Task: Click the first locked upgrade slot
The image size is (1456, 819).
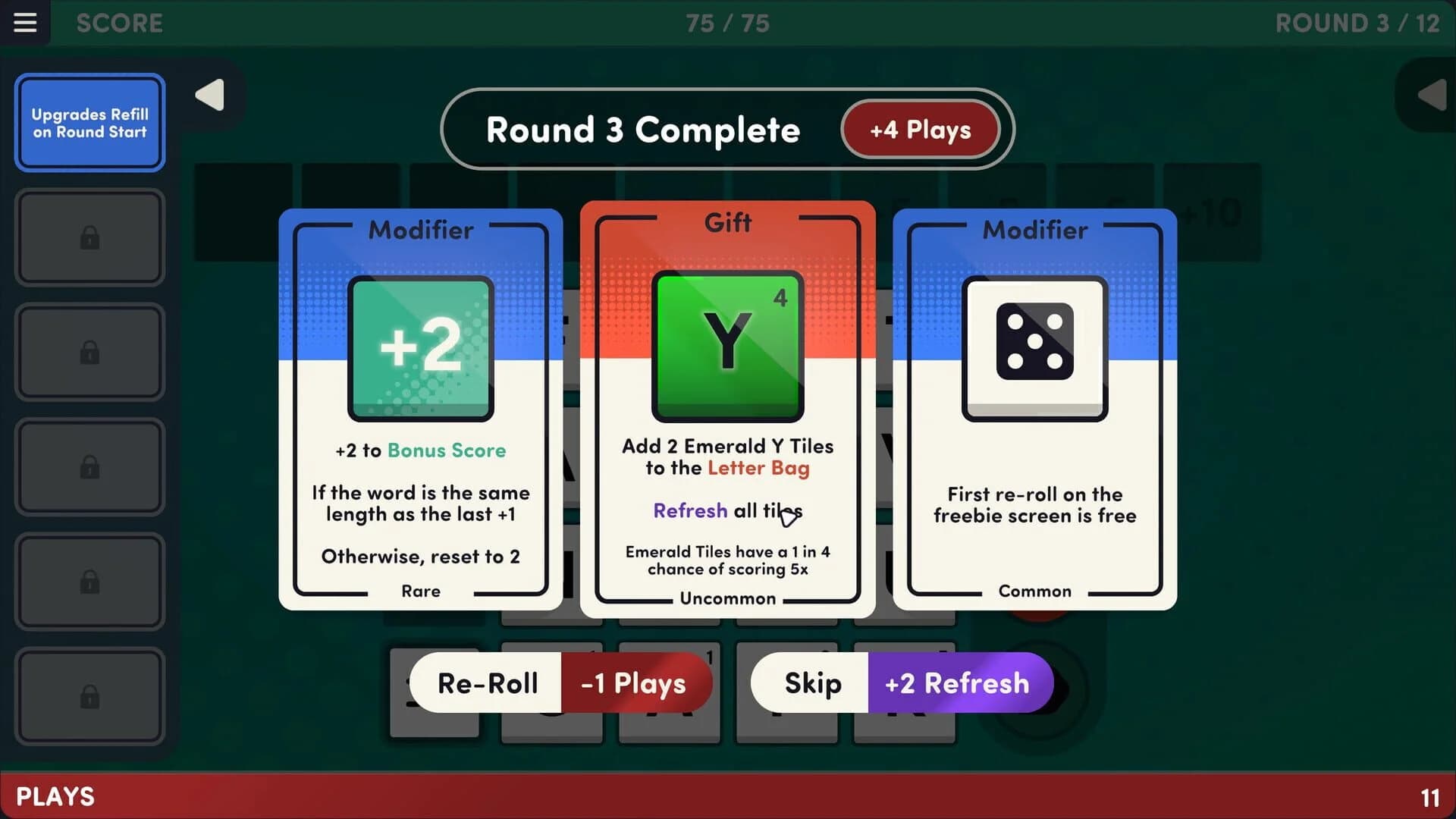Action: click(x=89, y=237)
